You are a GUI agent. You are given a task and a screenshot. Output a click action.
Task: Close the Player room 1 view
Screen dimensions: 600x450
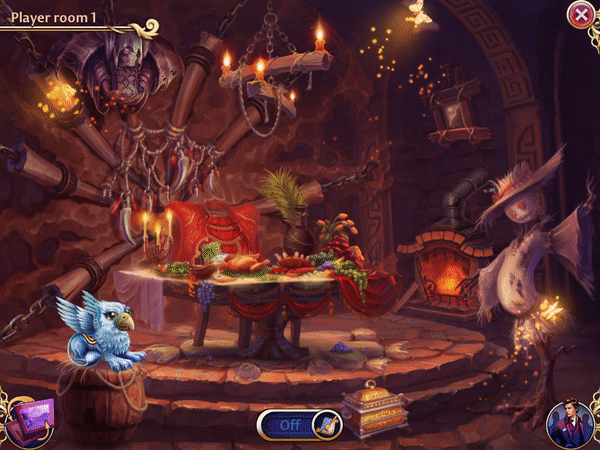coord(580,14)
